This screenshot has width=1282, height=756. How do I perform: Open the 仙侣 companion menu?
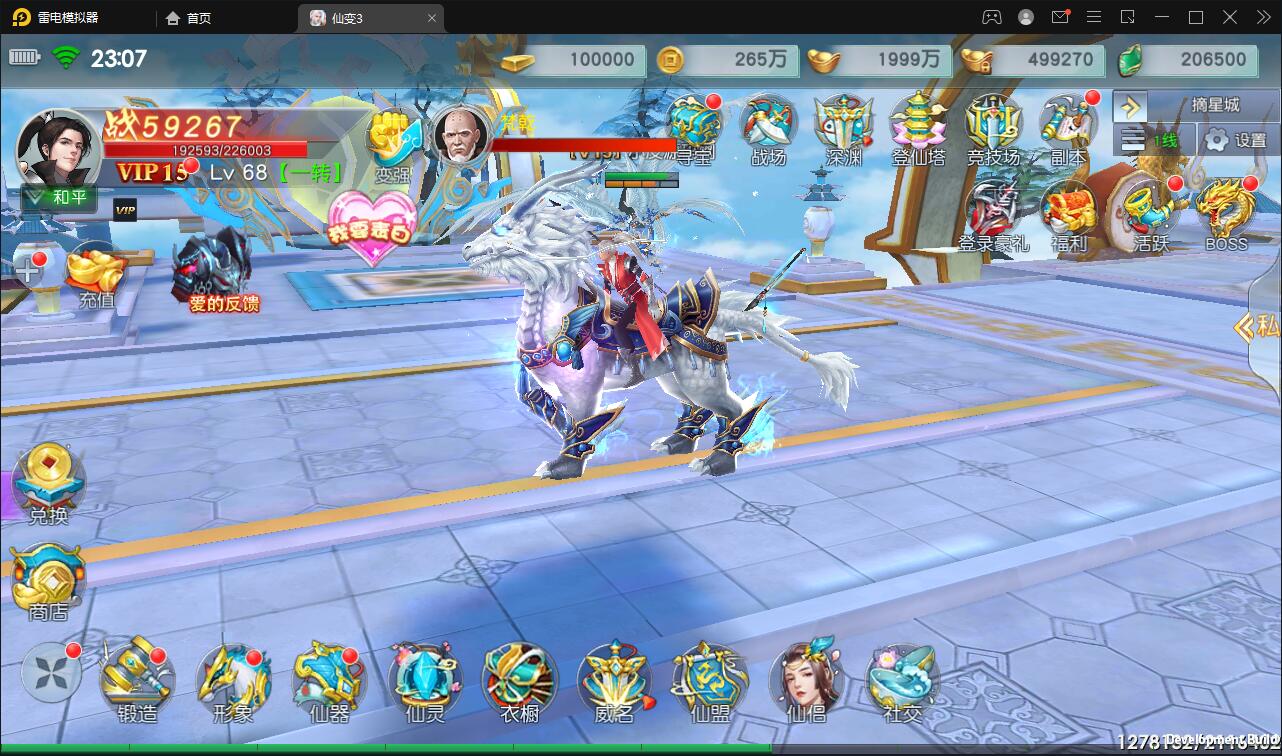(x=806, y=682)
